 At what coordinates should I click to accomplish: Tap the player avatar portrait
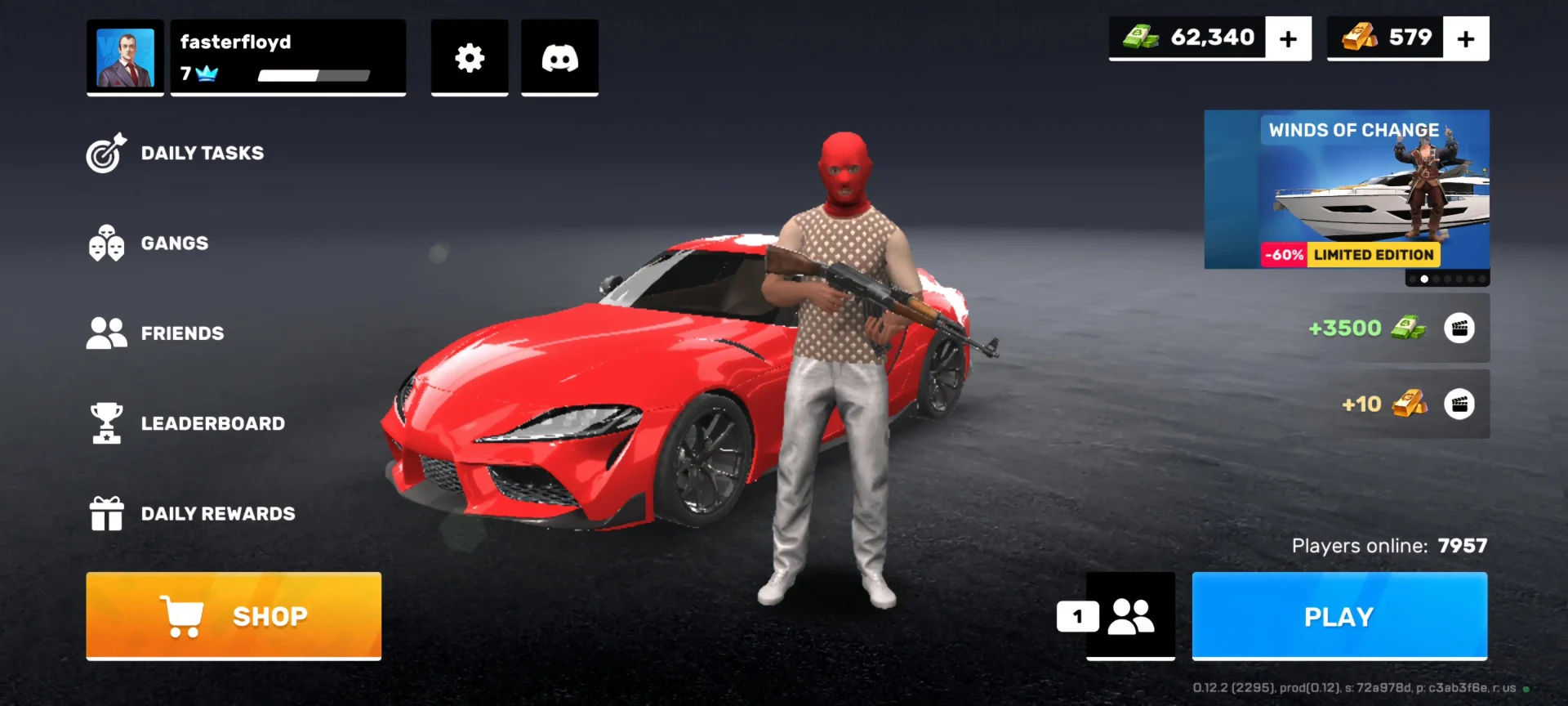pos(126,58)
